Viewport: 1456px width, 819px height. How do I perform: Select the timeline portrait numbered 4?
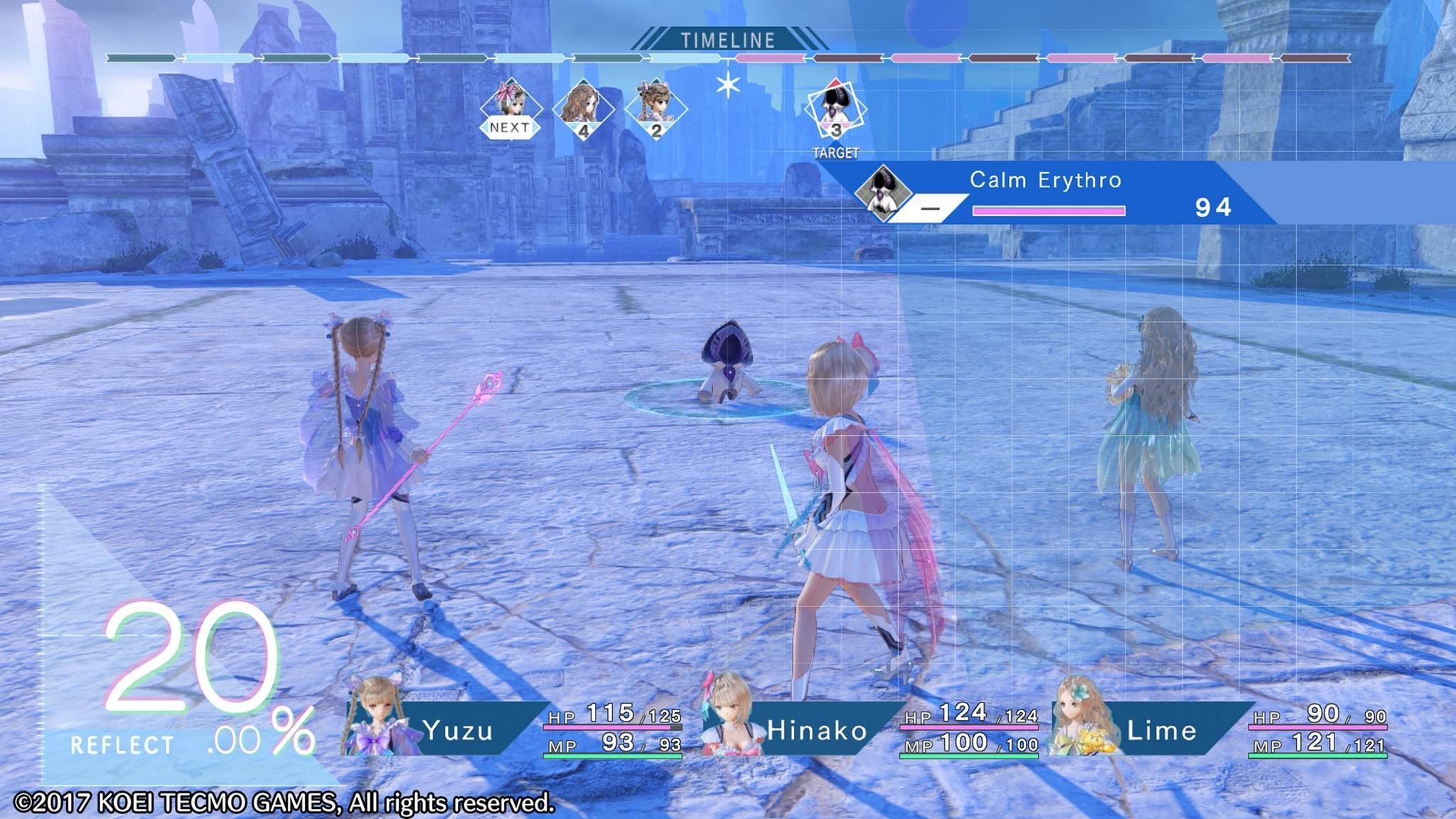pos(584,109)
